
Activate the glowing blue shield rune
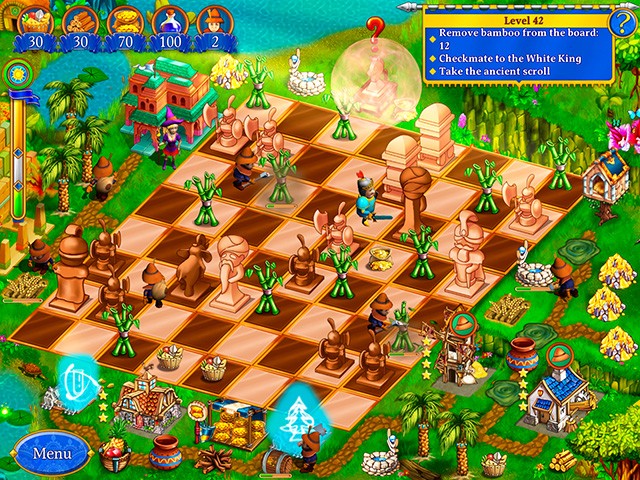click(x=76, y=380)
